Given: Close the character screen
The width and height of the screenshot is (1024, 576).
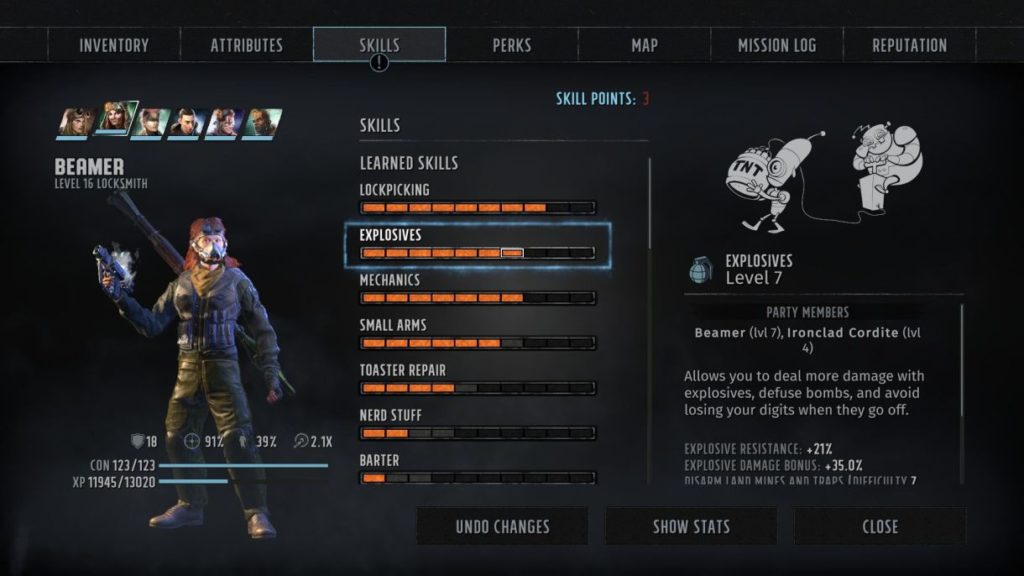Looking at the screenshot, I should click(880, 526).
